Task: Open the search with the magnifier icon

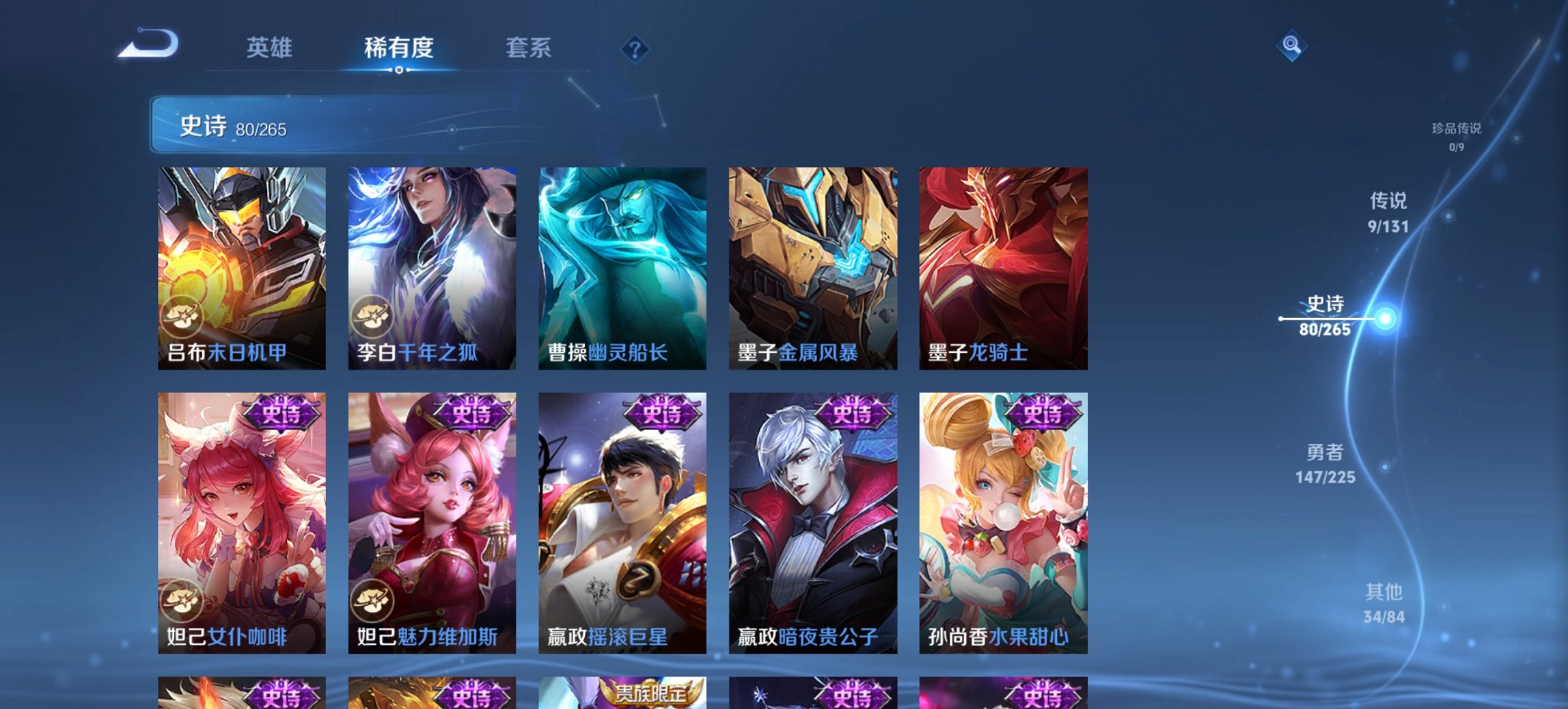Action: click(1293, 46)
